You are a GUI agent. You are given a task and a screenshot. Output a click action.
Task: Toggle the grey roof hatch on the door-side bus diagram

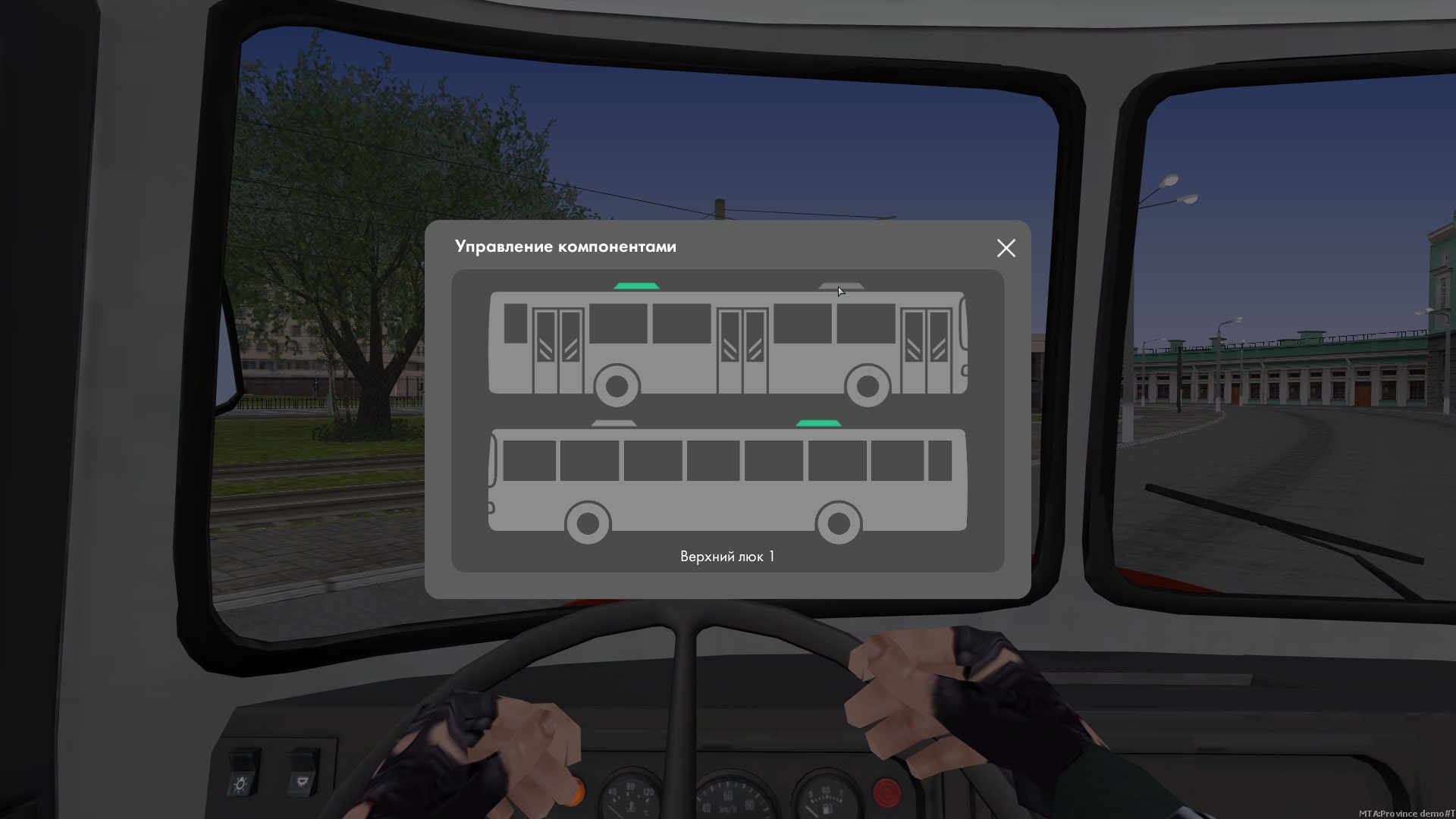tap(840, 287)
